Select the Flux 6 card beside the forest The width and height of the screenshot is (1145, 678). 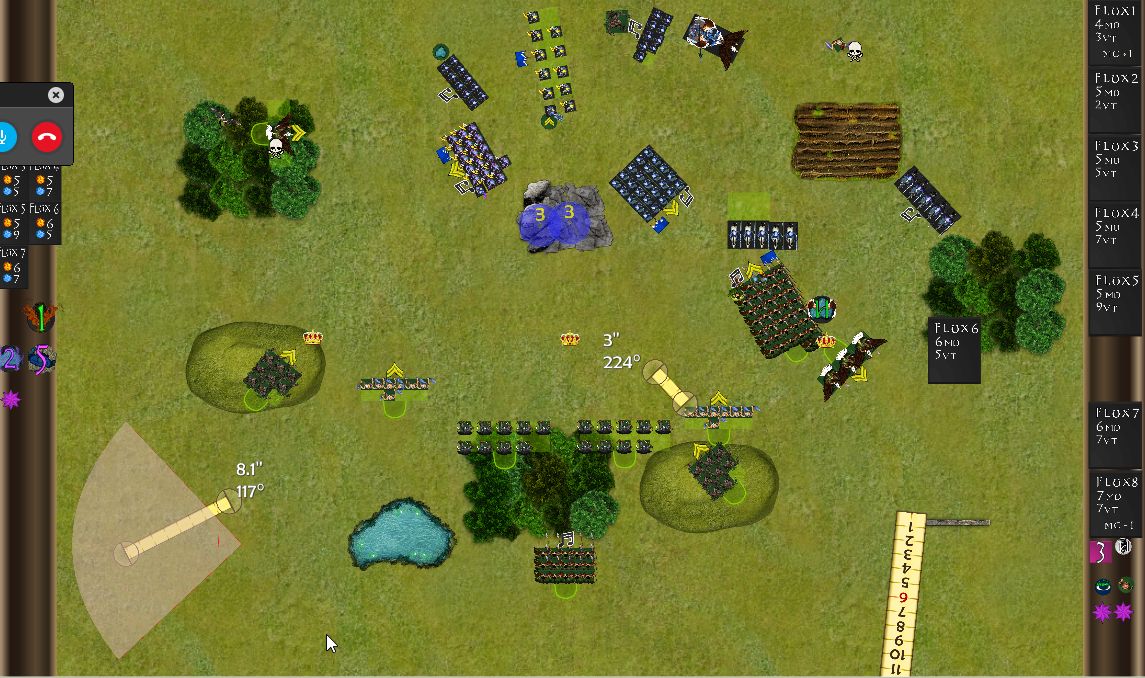(954, 350)
